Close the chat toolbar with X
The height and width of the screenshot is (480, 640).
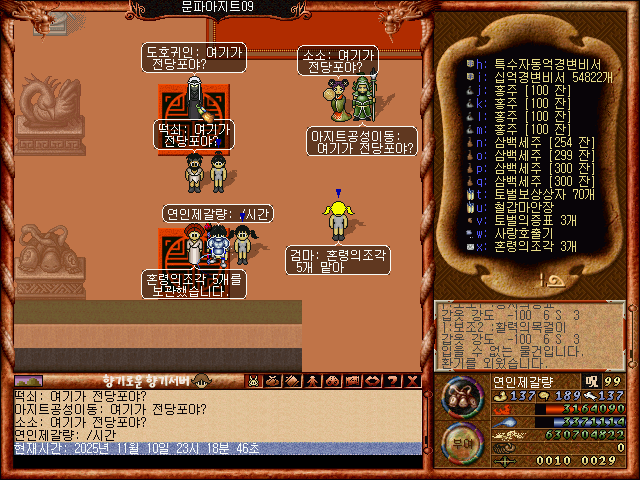pyautogui.click(x=413, y=381)
